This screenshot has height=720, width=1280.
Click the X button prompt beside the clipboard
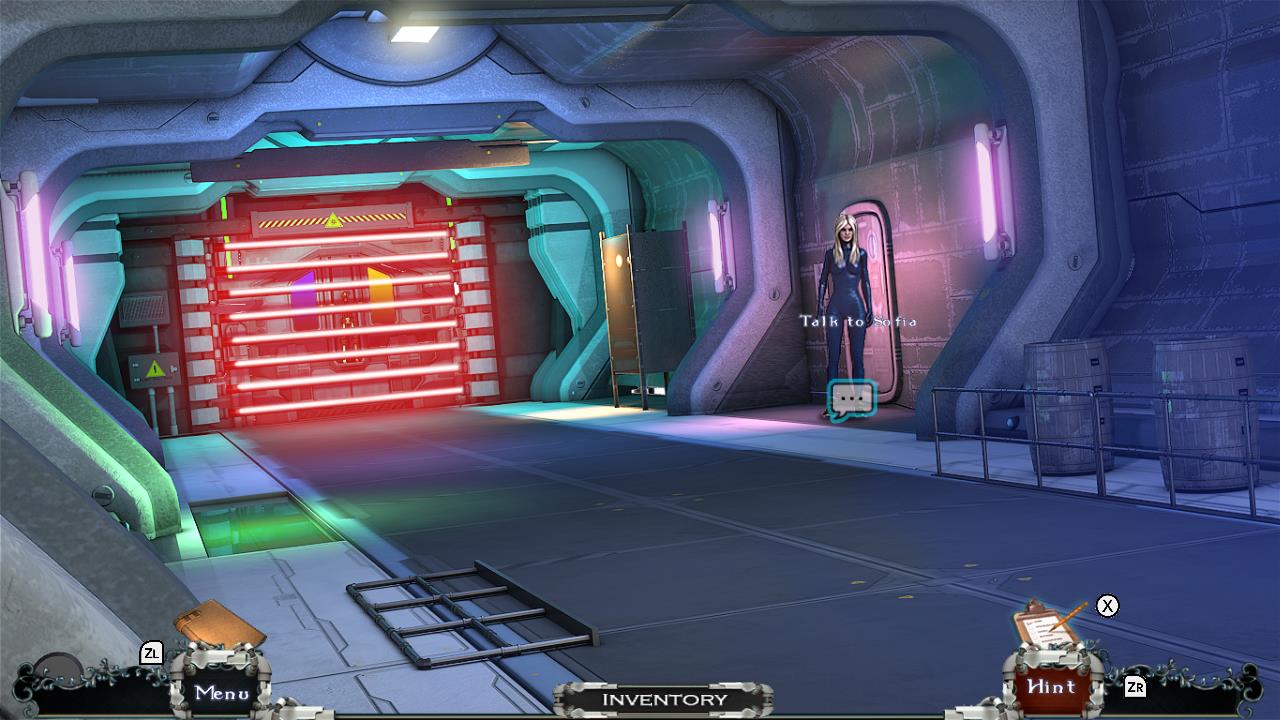point(1105,605)
